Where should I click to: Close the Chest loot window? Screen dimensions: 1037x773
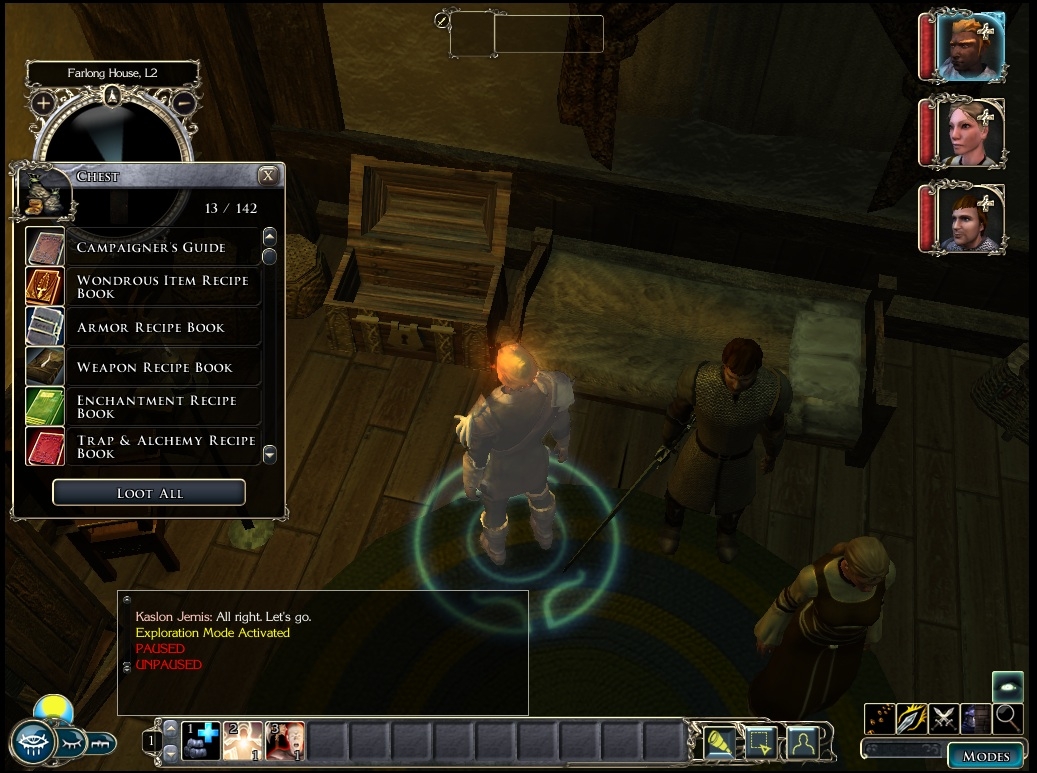click(268, 176)
